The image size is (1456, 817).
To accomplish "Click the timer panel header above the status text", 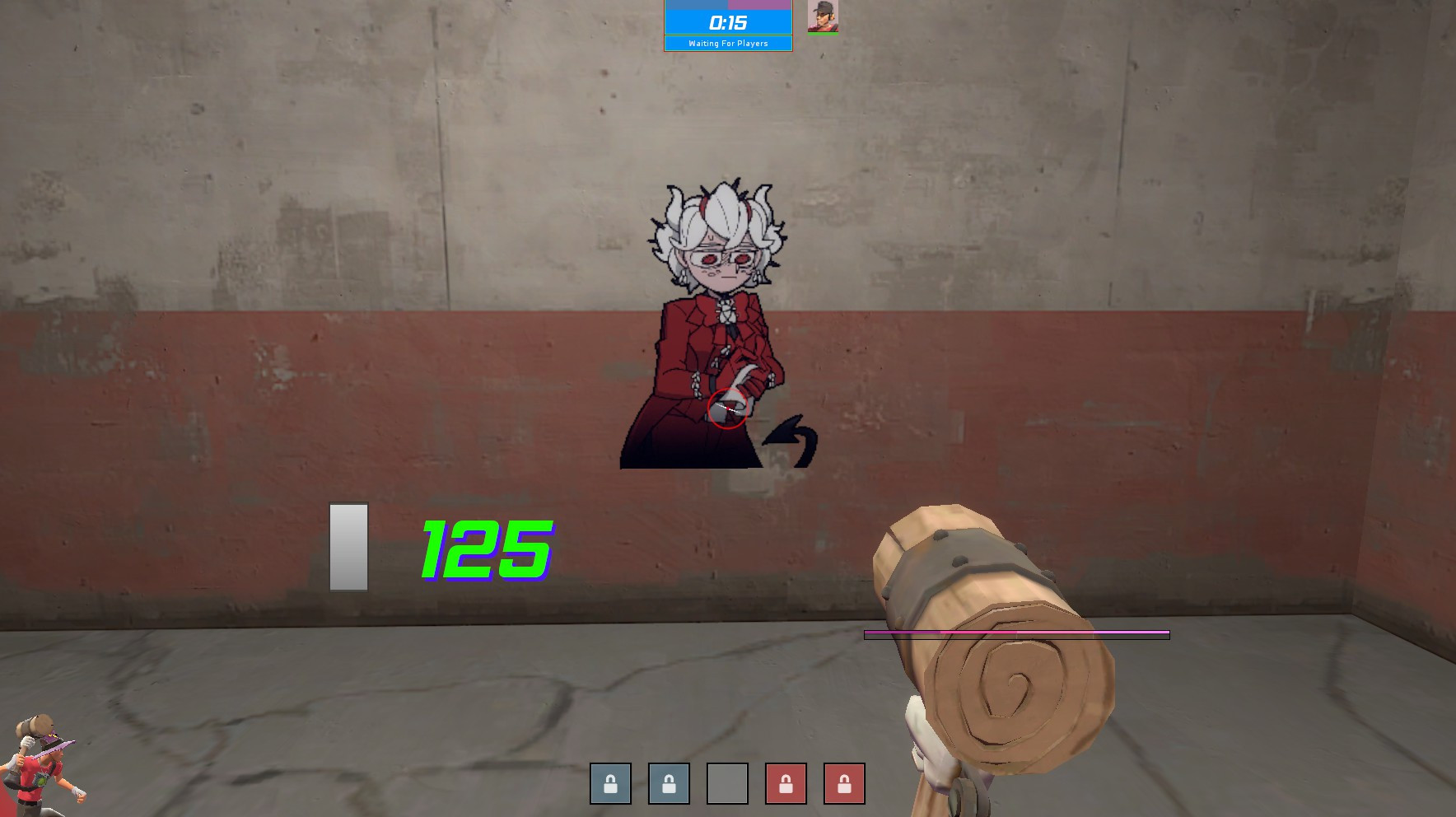I will point(728,23).
